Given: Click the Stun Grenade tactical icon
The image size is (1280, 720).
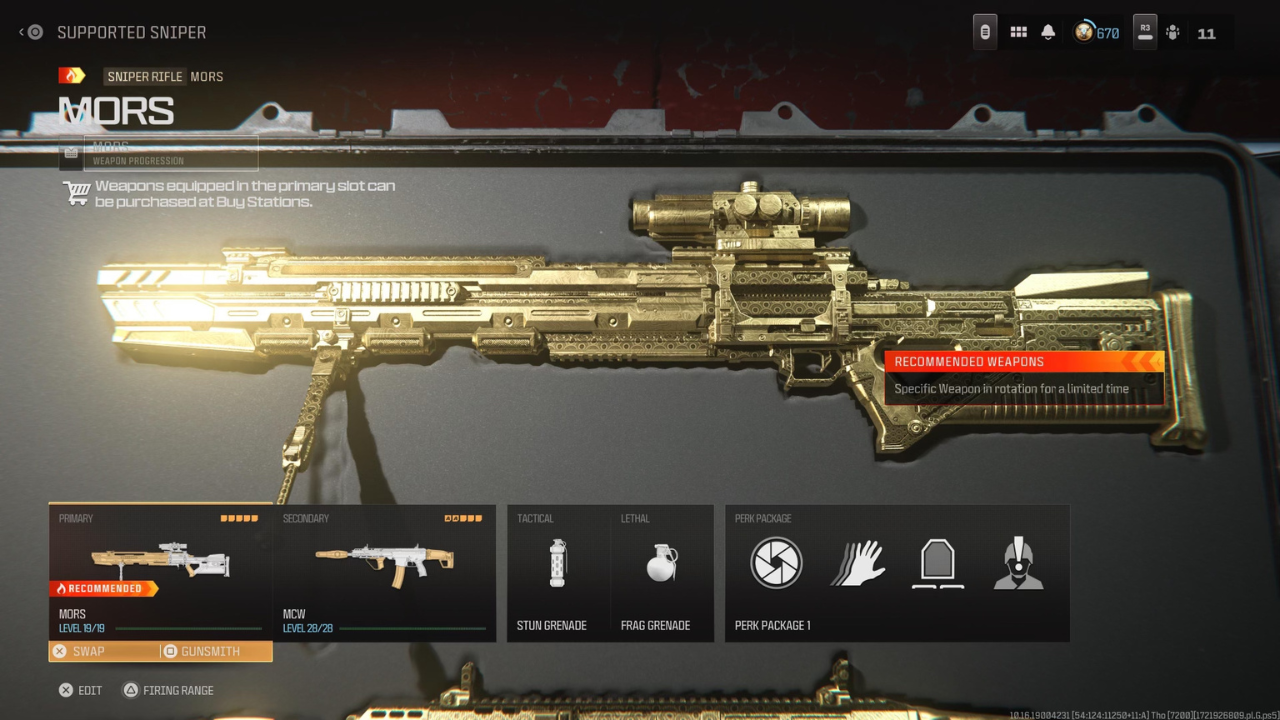Looking at the screenshot, I should point(557,562).
